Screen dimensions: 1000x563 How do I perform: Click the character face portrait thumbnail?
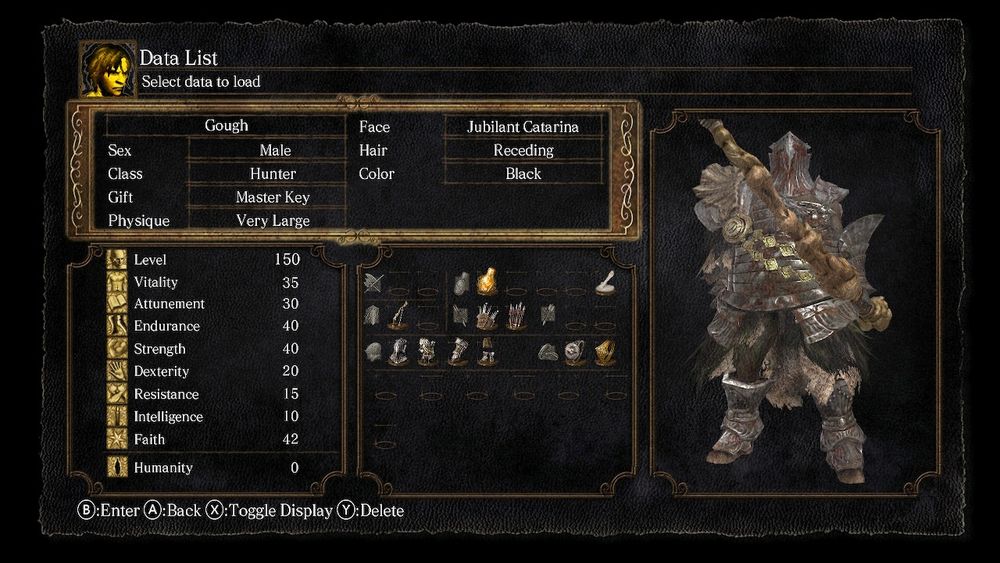[x=108, y=70]
